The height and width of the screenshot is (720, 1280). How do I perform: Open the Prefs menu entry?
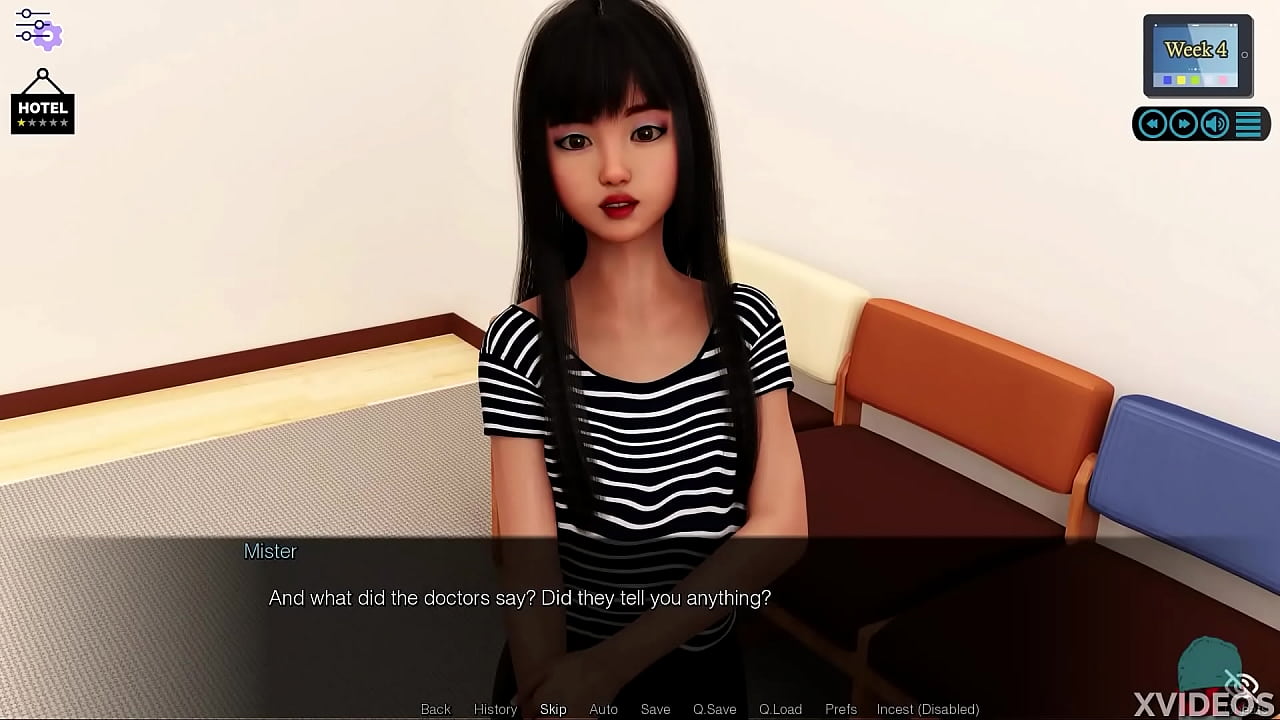(x=840, y=709)
